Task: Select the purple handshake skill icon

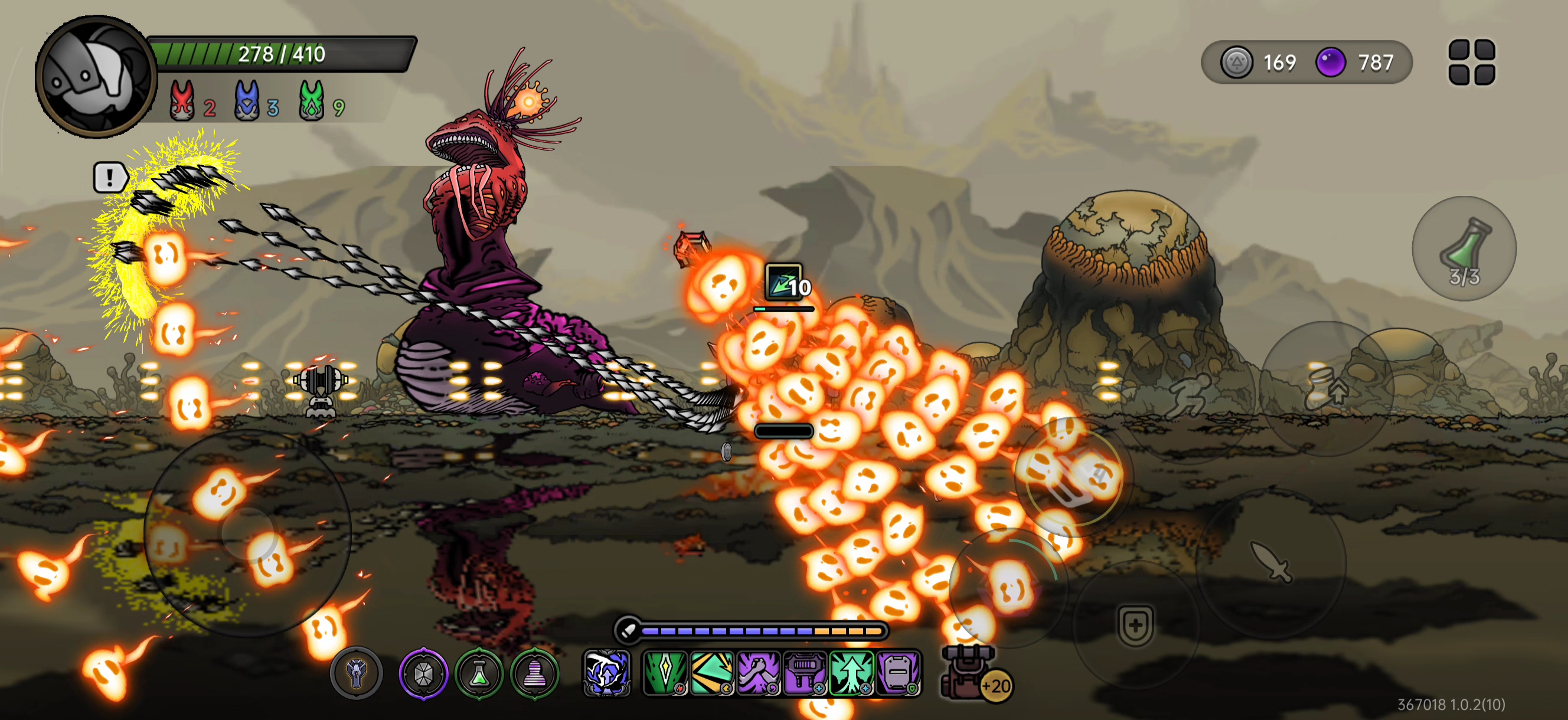Action: [759, 673]
